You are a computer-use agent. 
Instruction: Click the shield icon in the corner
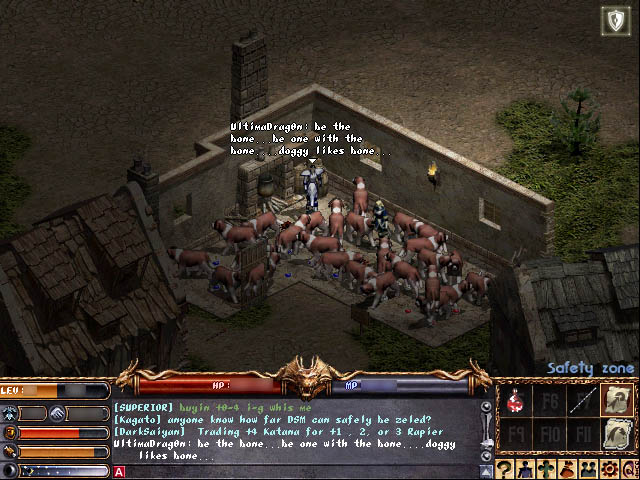(615, 21)
